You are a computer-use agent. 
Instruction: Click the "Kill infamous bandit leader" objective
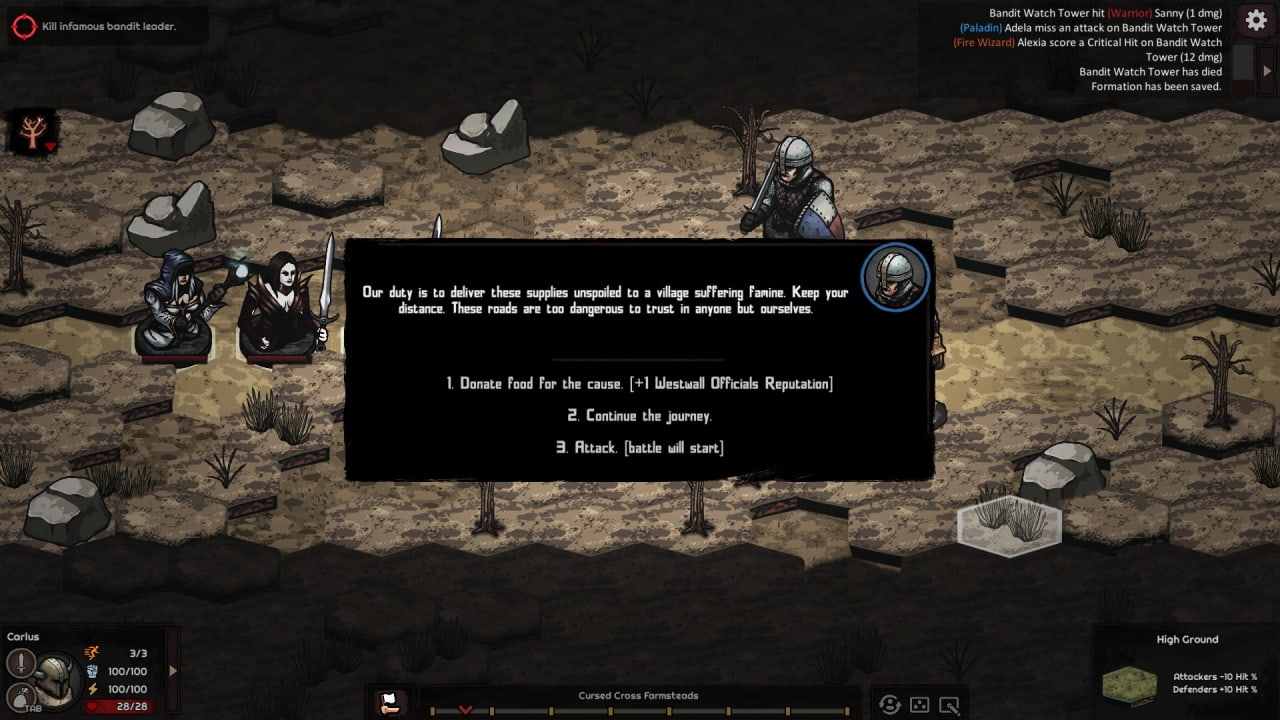pos(108,26)
